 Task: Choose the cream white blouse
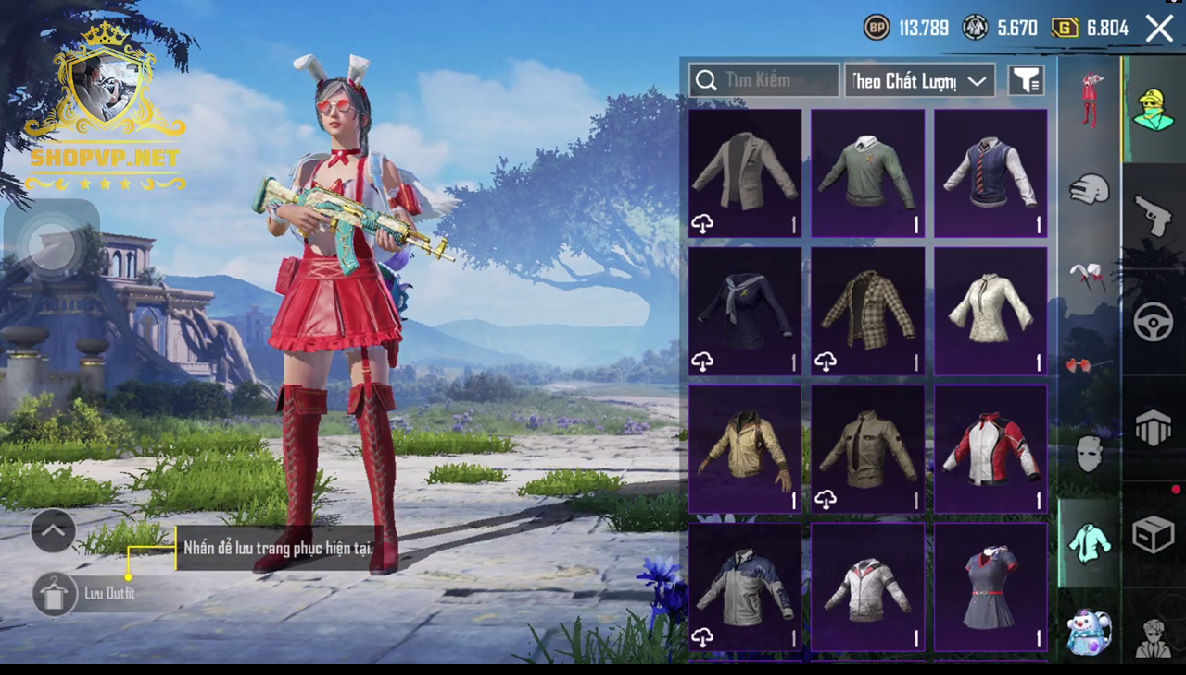pos(991,310)
